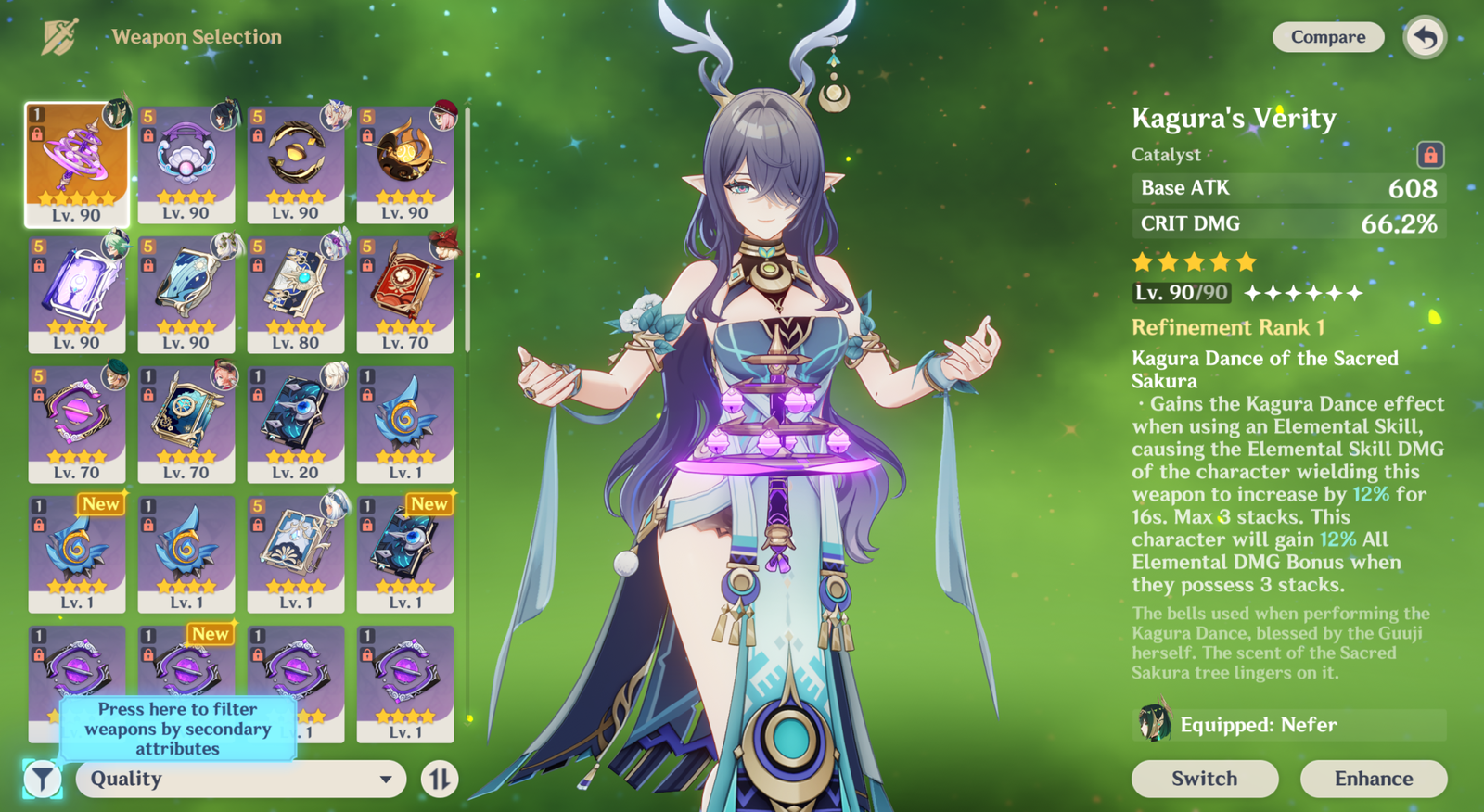Expand the Quality sort dropdown
The height and width of the screenshot is (812, 1484).
[x=240, y=779]
